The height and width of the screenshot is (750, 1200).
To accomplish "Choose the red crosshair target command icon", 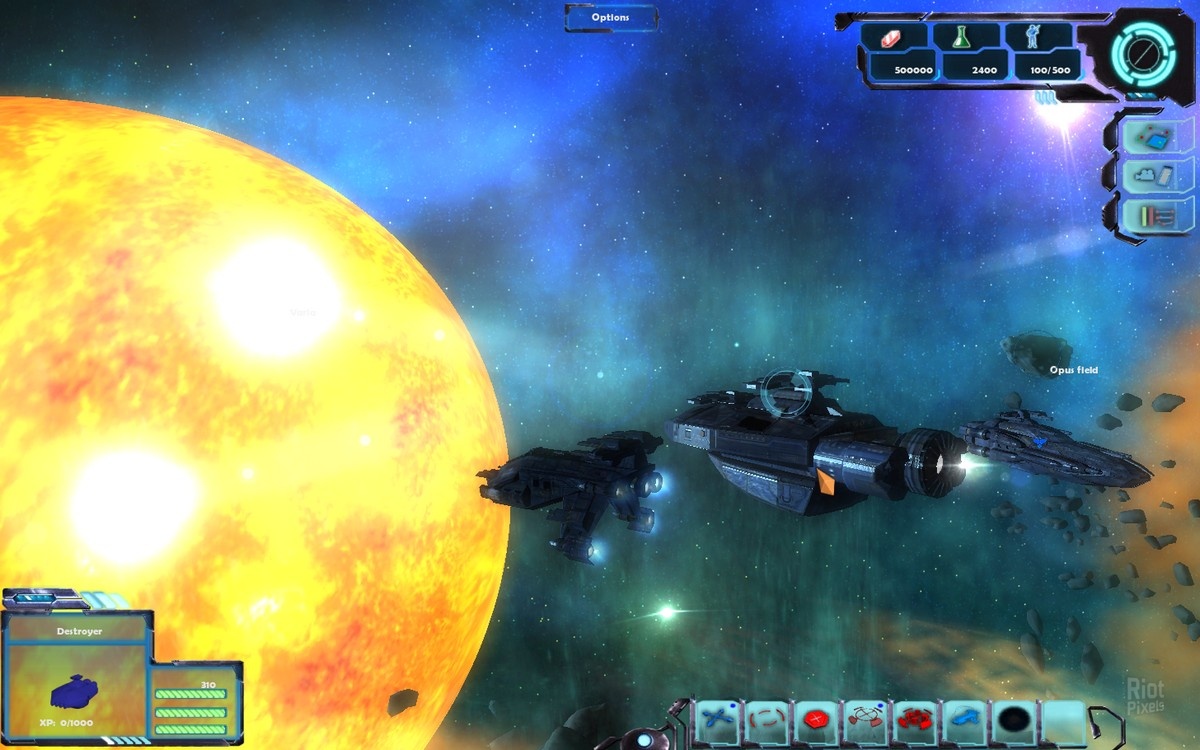I will [x=864, y=718].
